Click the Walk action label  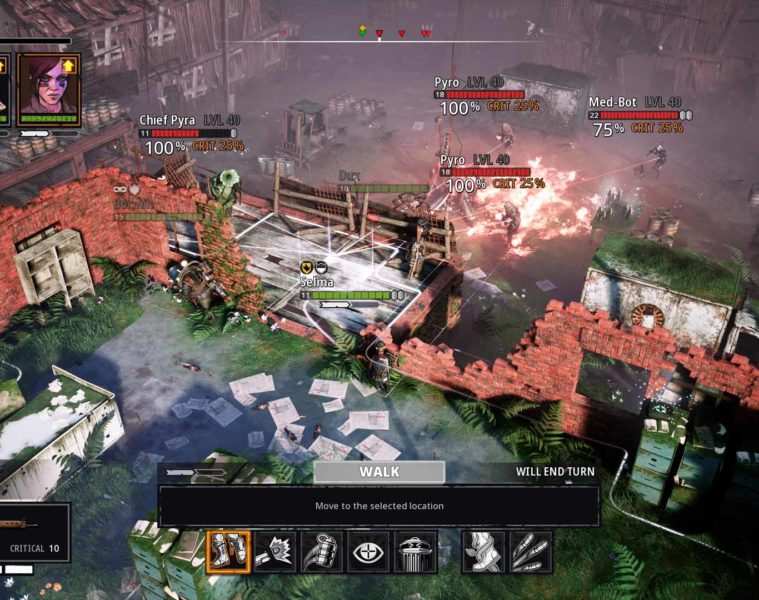pos(379,472)
